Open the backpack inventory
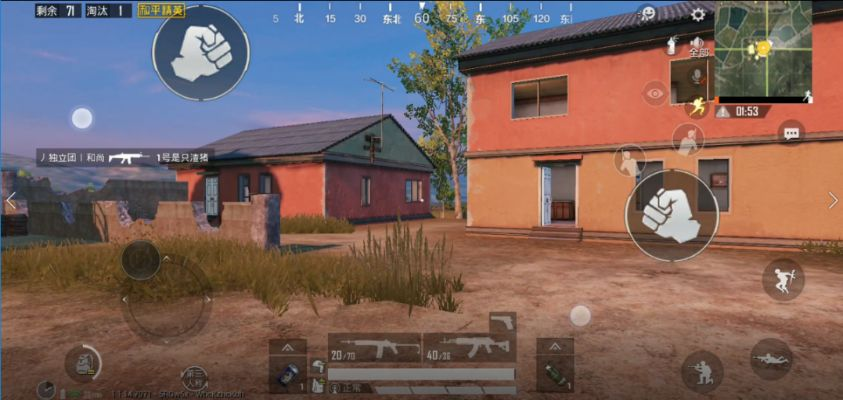Screen dimensions: 843x400 point(83,364)
